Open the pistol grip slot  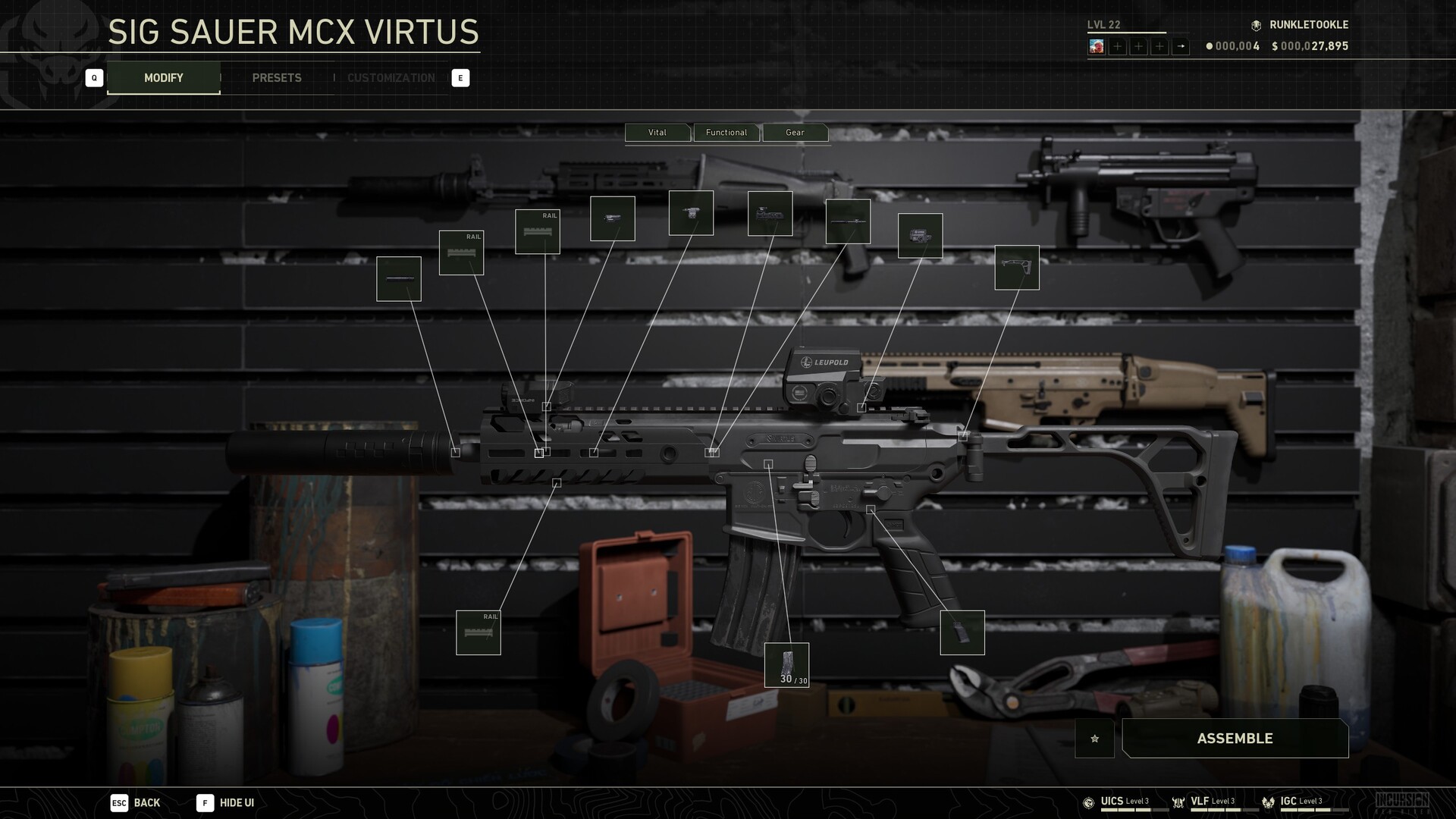click(x=962, y=632)
